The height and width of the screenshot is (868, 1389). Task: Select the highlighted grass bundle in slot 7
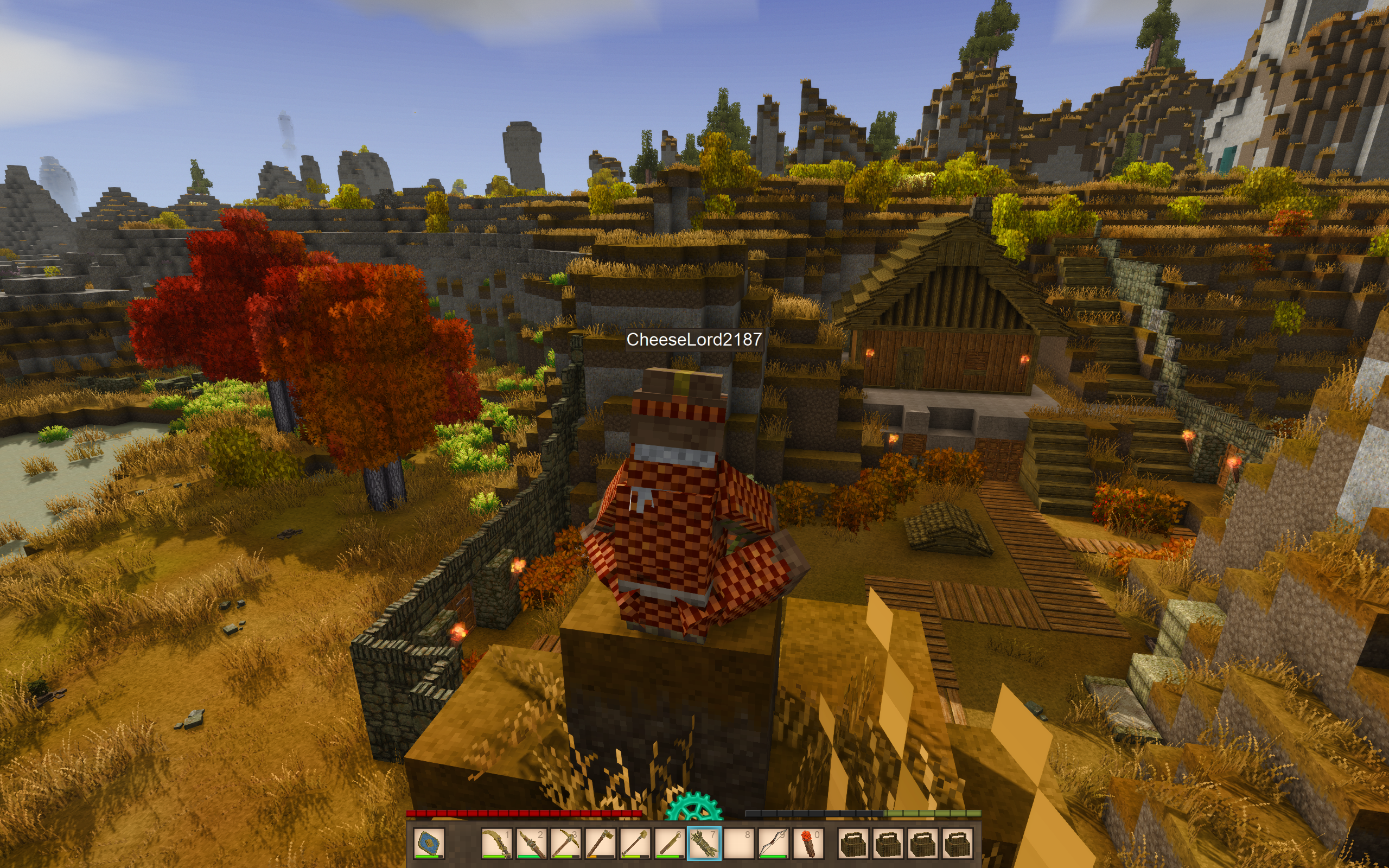click(704, 843)
